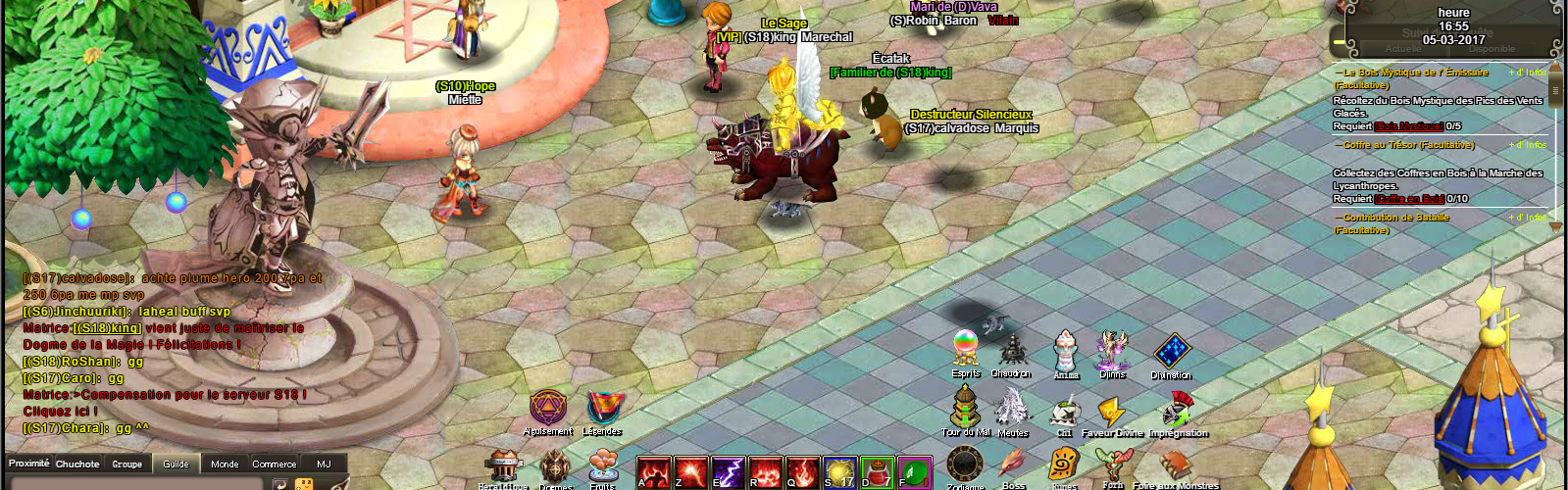The height and width of the screenshot is (490, 1568).
Task: Open the Meutes white wolf icon
Action: [x=1012, y=408]
